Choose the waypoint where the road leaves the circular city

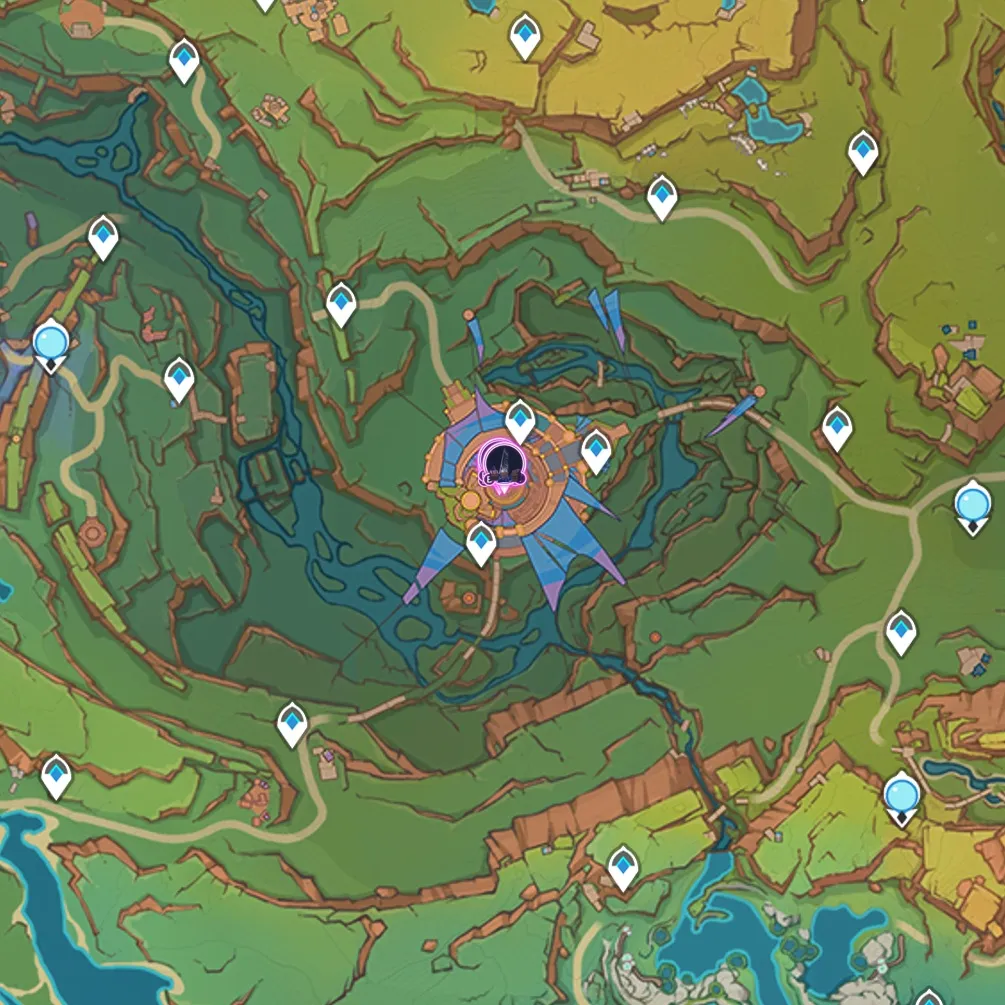tap(481, 543)
